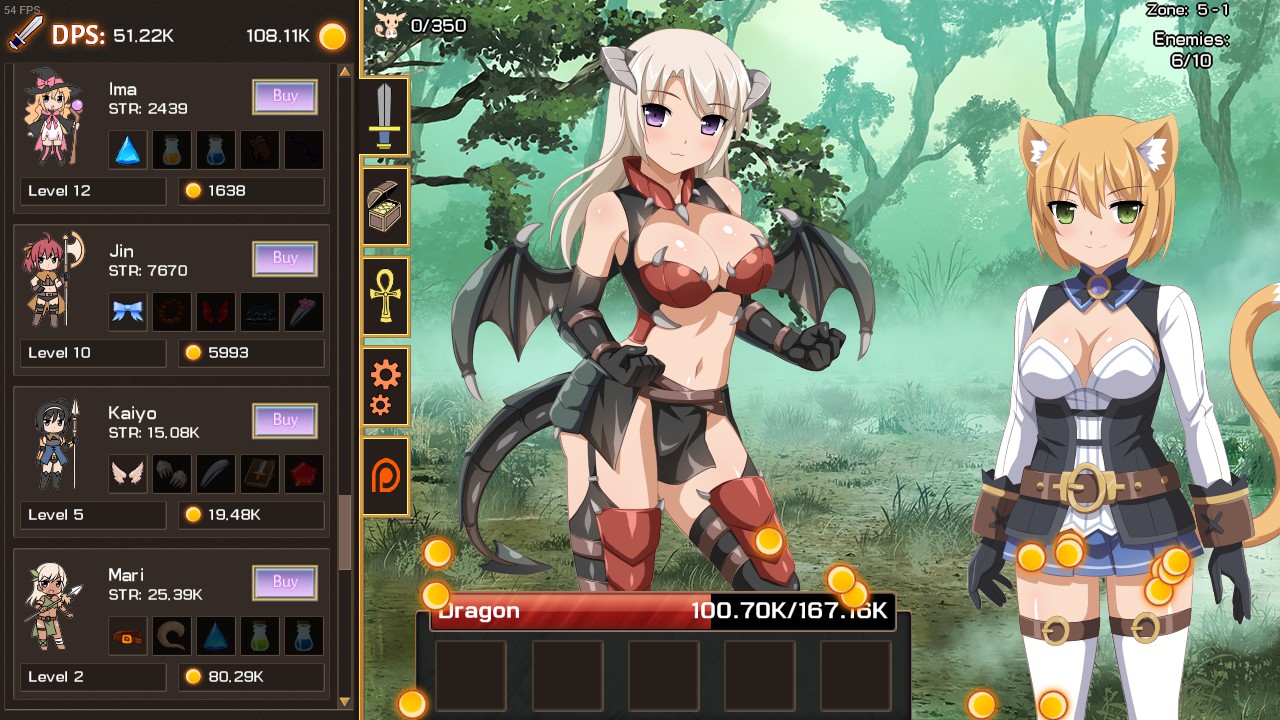Click Ima's blue crystal item slot
The height and width of the screenshot is (720, 1280).
[127, 147]
